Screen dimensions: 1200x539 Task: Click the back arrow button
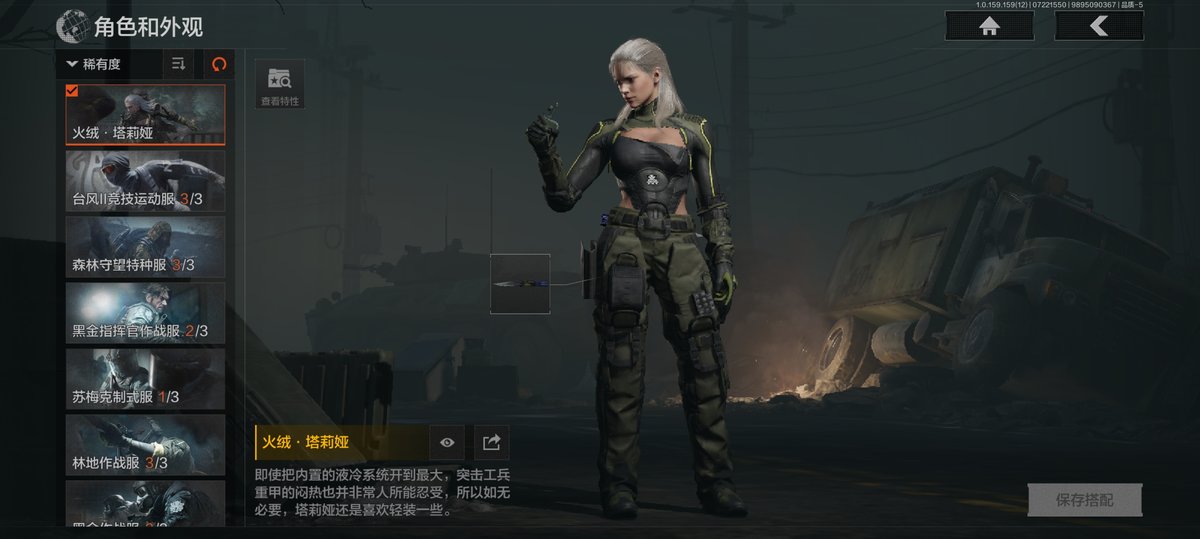(x=1098, y=26)
